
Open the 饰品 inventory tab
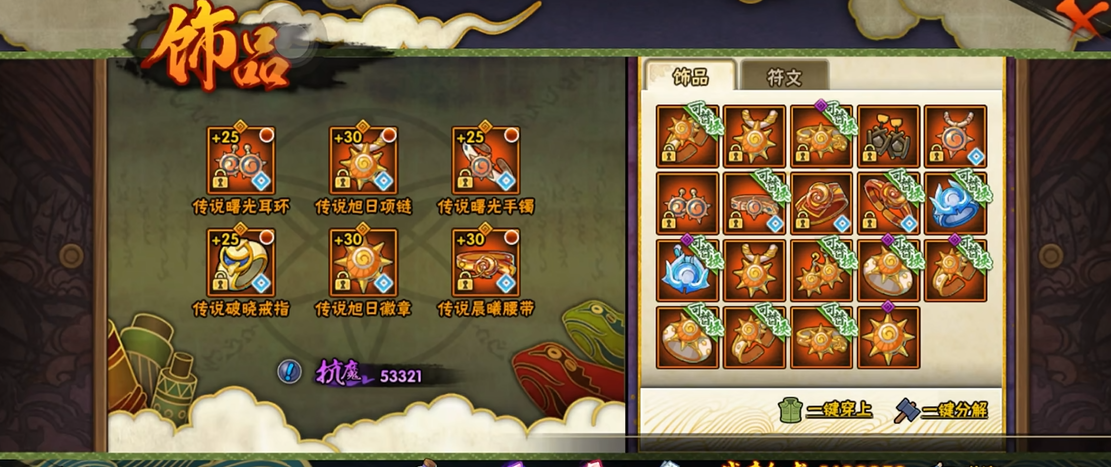pyautogui.click(x=690, y=77)
